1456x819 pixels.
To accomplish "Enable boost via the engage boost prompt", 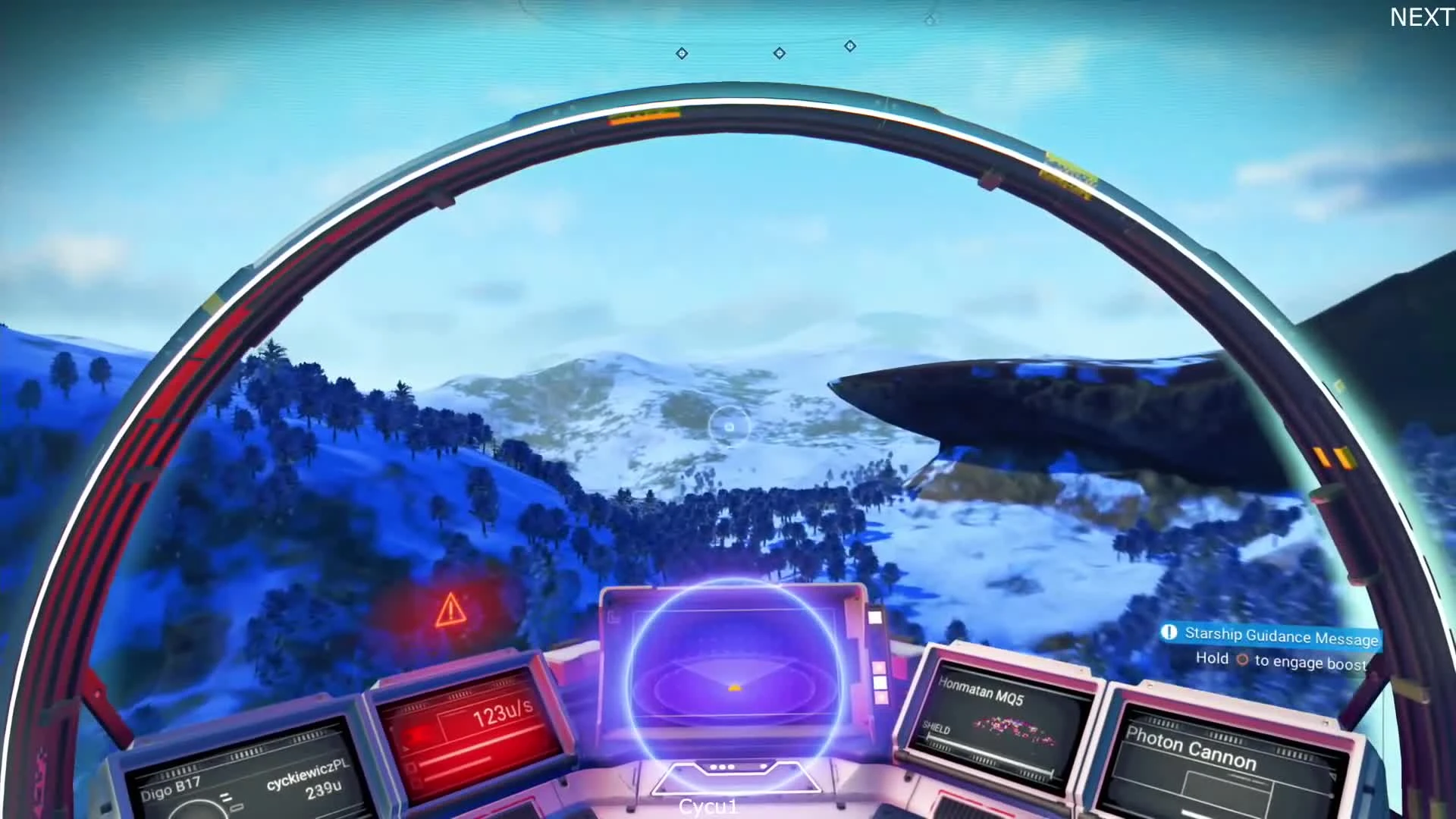I will click(1289, 660).
